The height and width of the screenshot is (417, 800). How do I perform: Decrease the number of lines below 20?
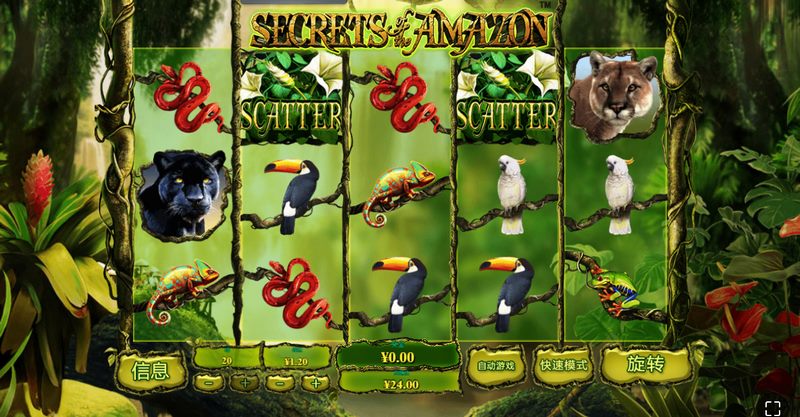coord(206,382)
